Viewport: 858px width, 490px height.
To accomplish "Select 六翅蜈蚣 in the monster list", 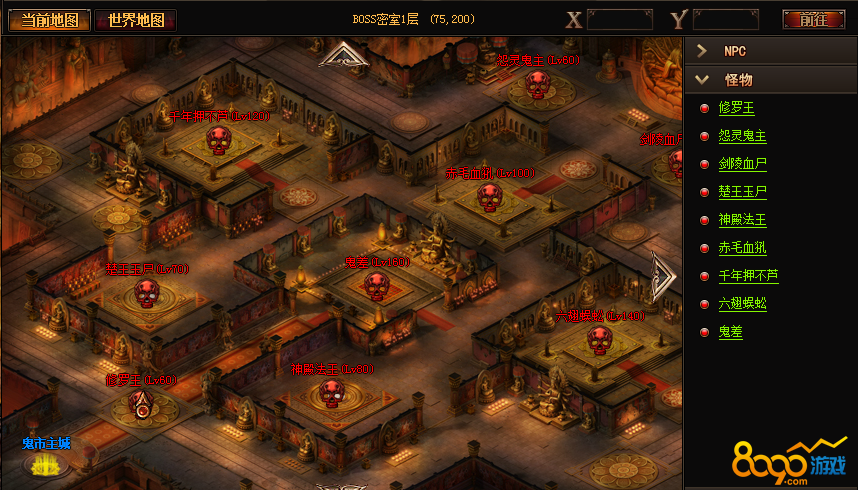I will pos(742,304).
